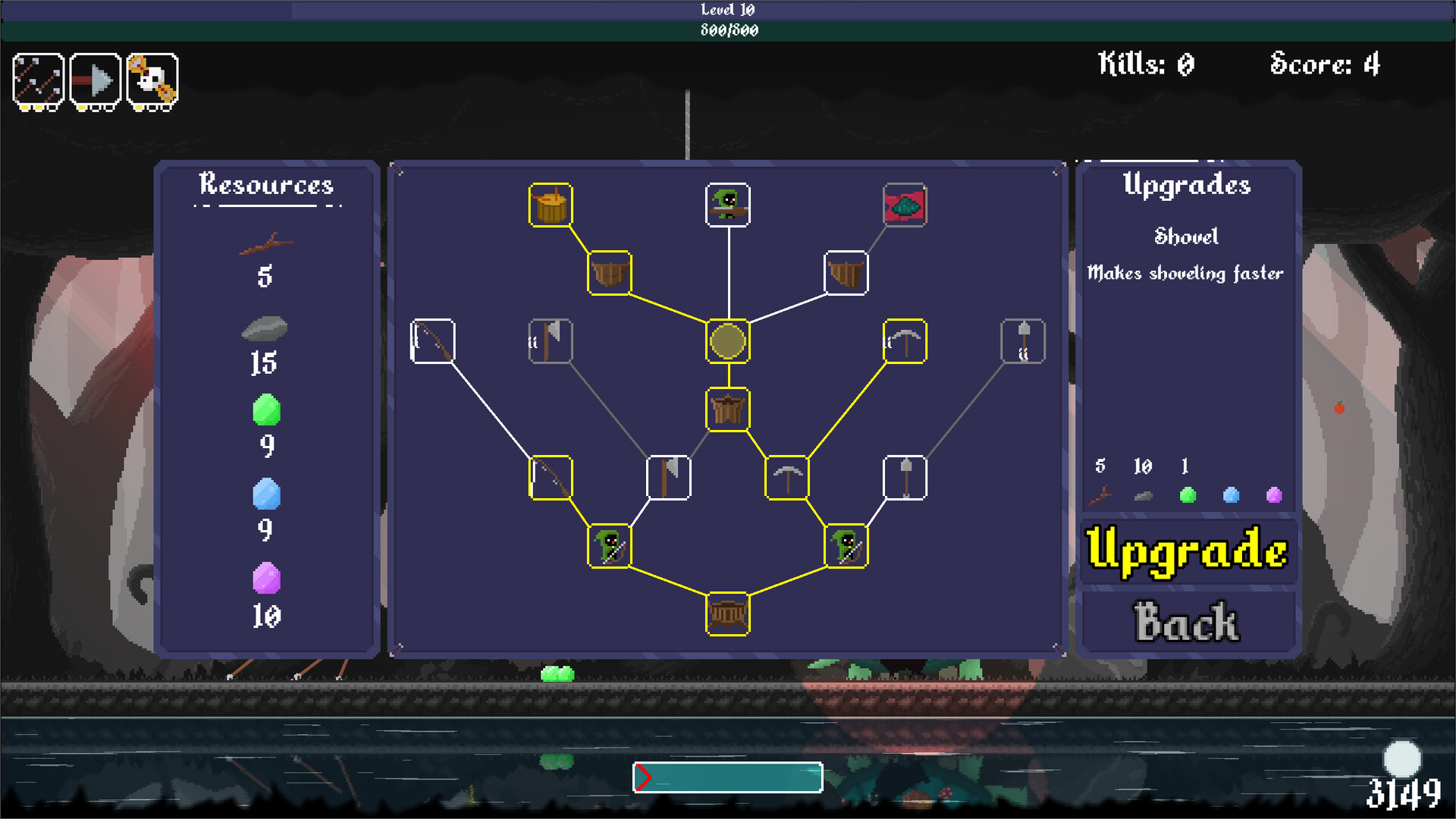Viewport: 1456px width, 819px height.
Task: Open the Upgrades panel header
Action: tap(1188, 184)
